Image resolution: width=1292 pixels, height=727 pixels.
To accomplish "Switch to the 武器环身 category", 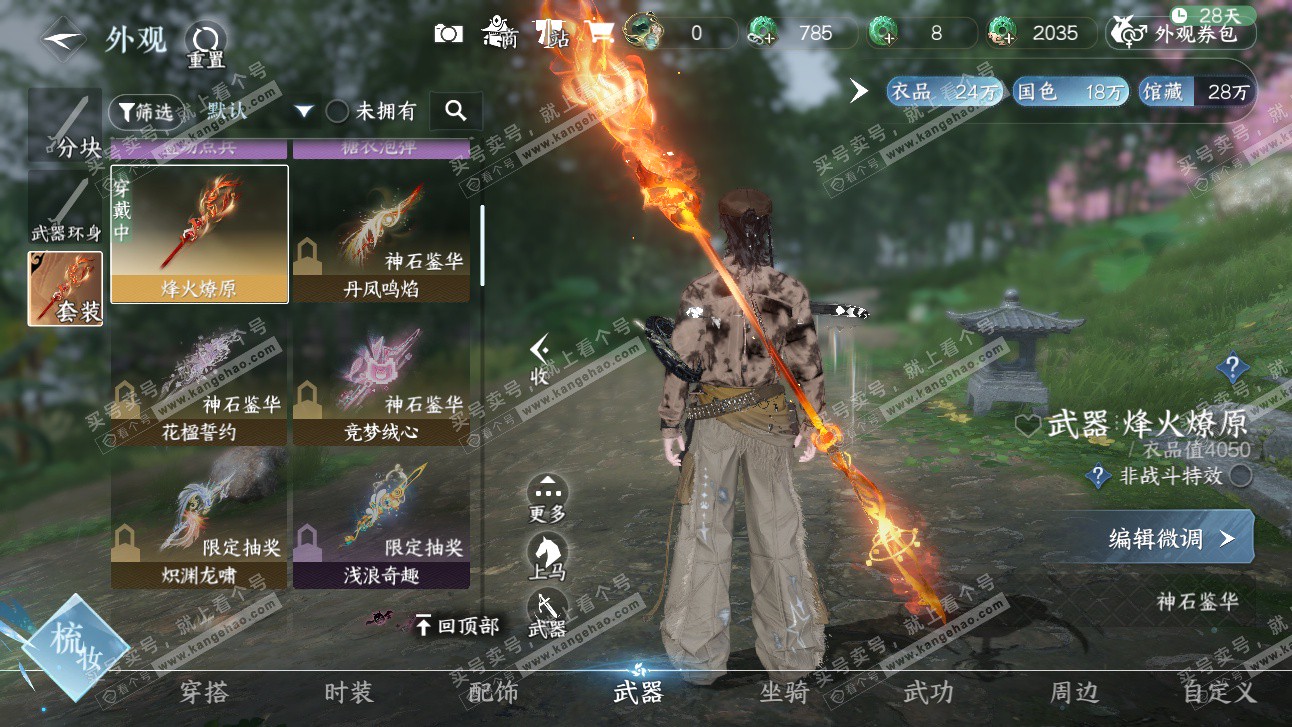I will click(65, 208).
